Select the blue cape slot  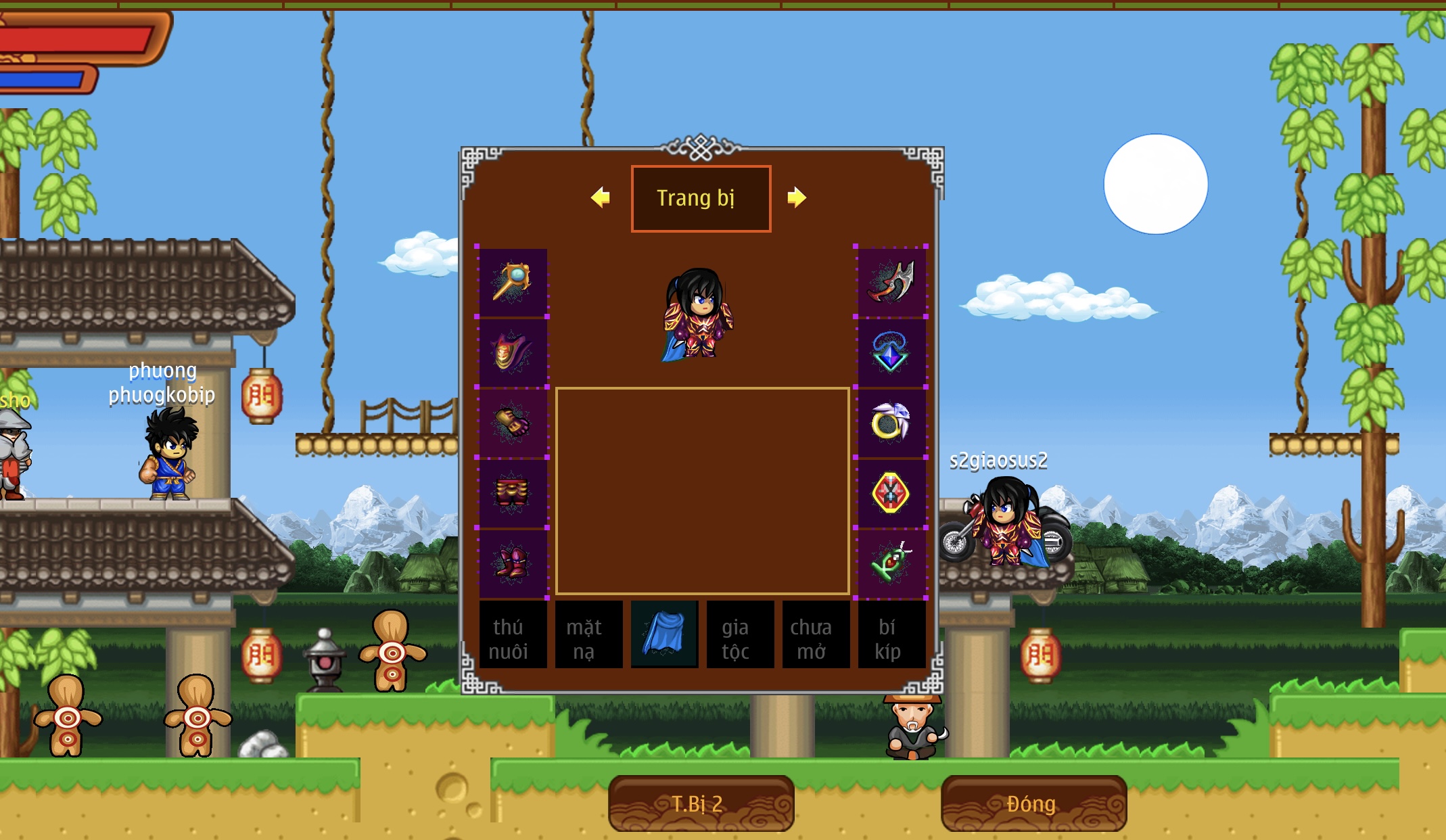pyautogui.click(x=664, y=635)
